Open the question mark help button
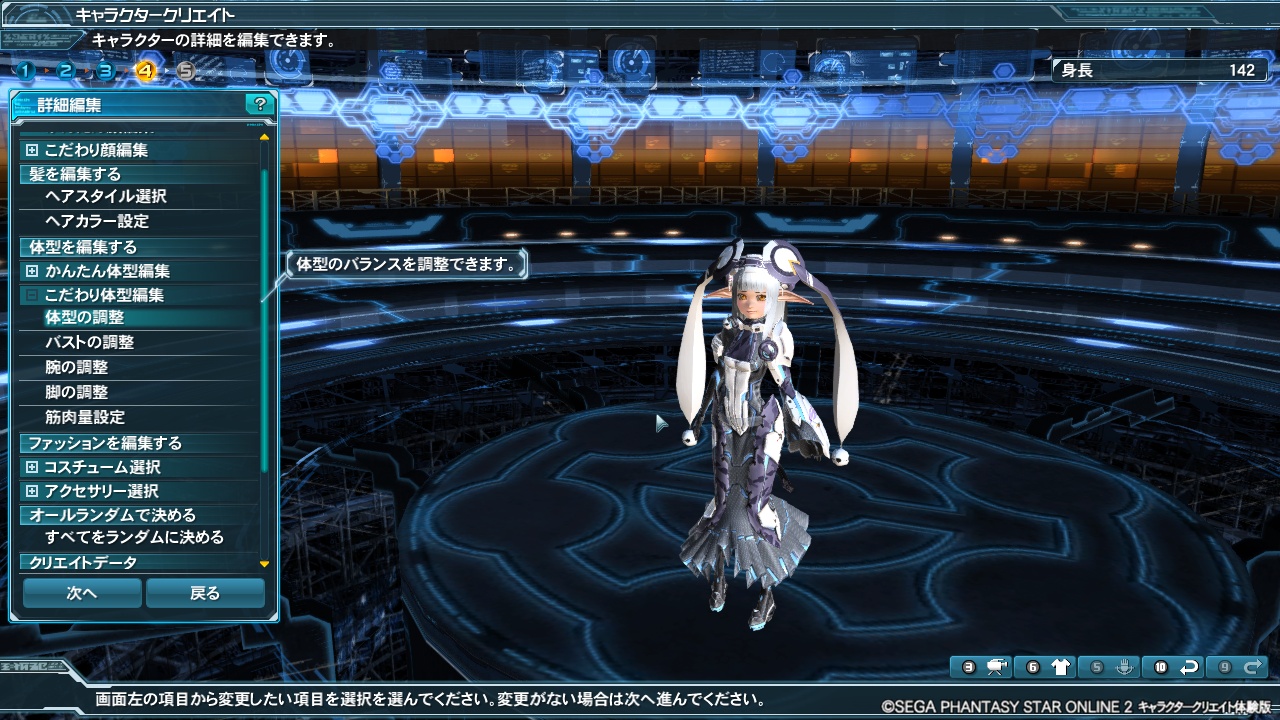The width and height of the screenshot is (1280, 720). pos(260,104)
